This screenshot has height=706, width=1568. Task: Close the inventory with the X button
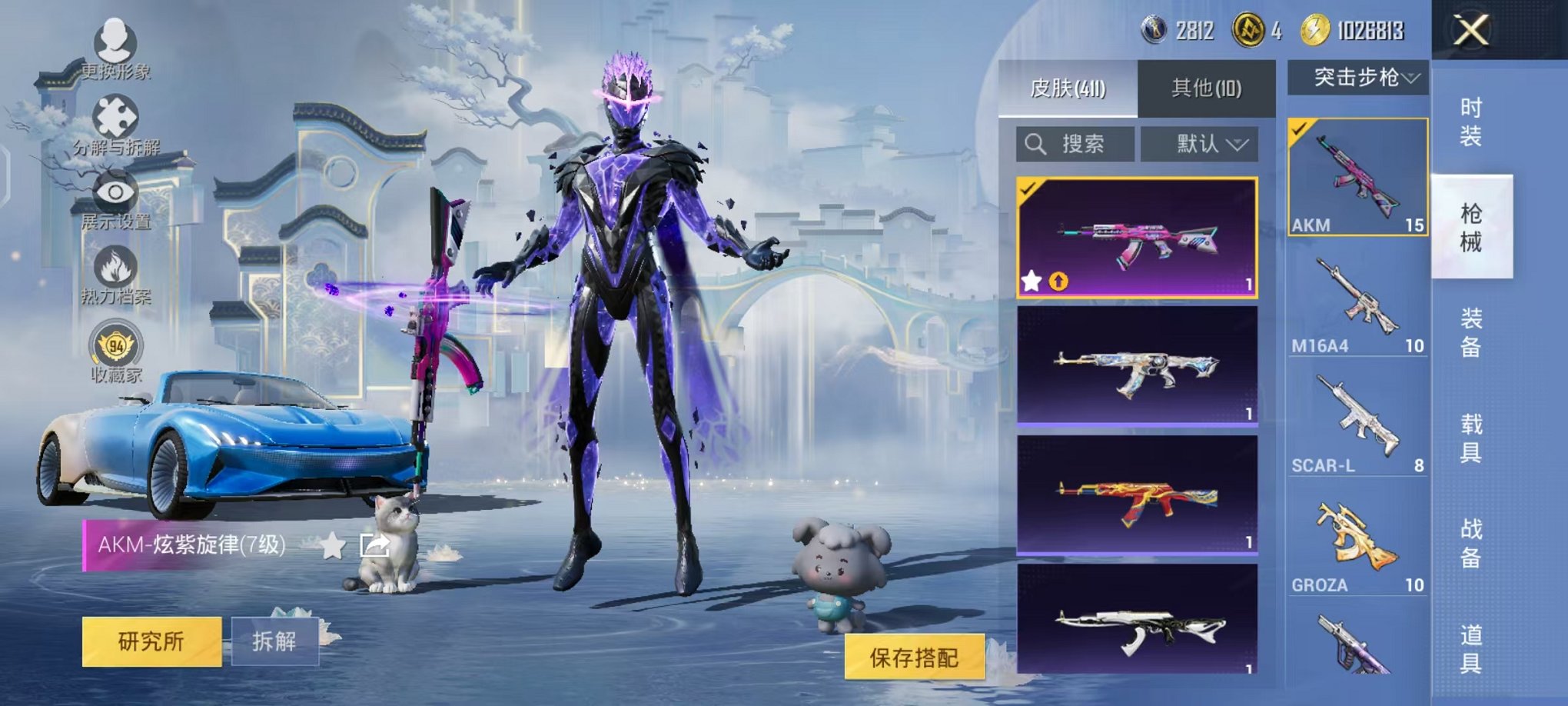(1470, 32)
